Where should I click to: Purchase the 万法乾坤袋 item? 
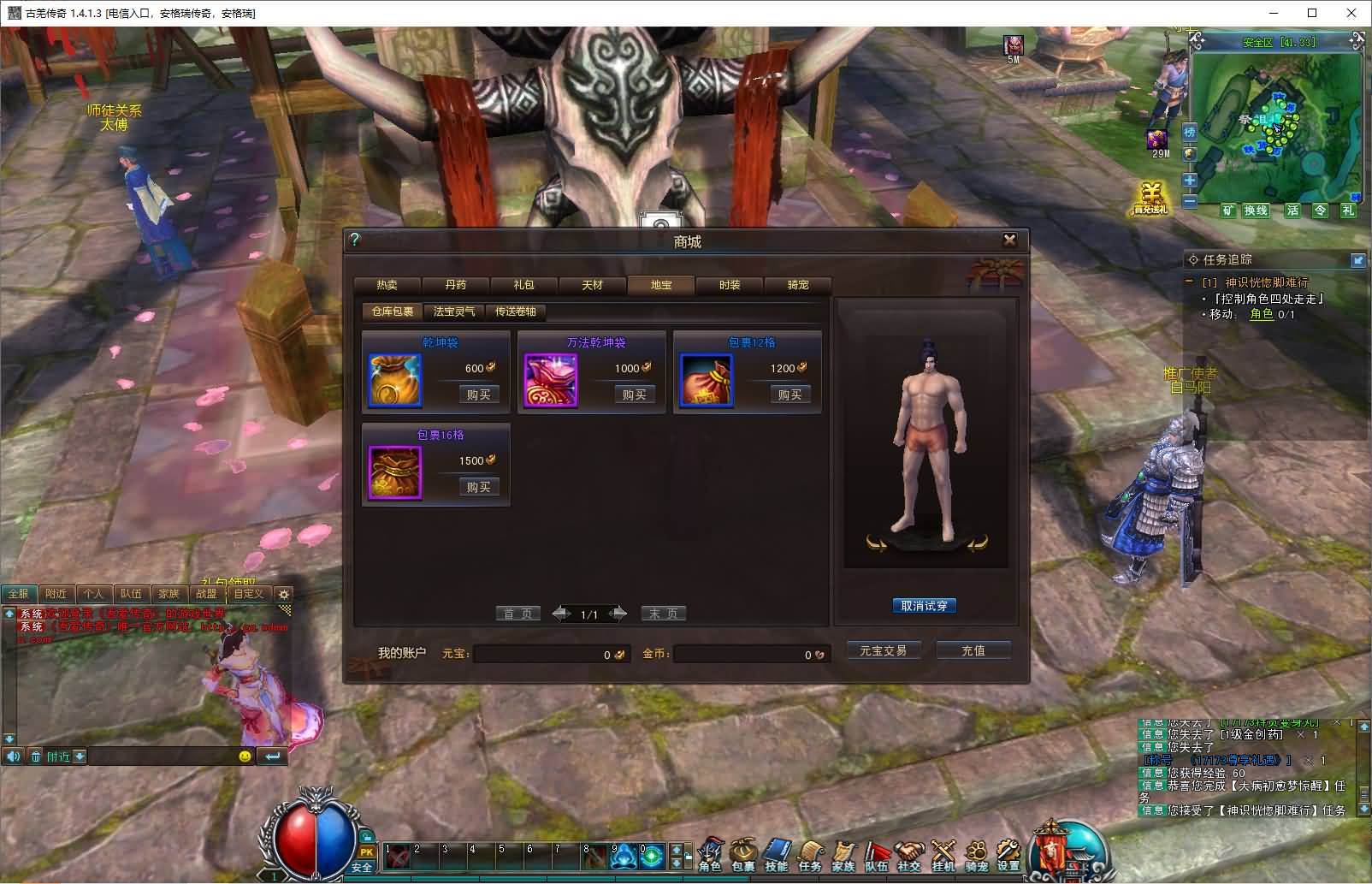tap(634, 395)
